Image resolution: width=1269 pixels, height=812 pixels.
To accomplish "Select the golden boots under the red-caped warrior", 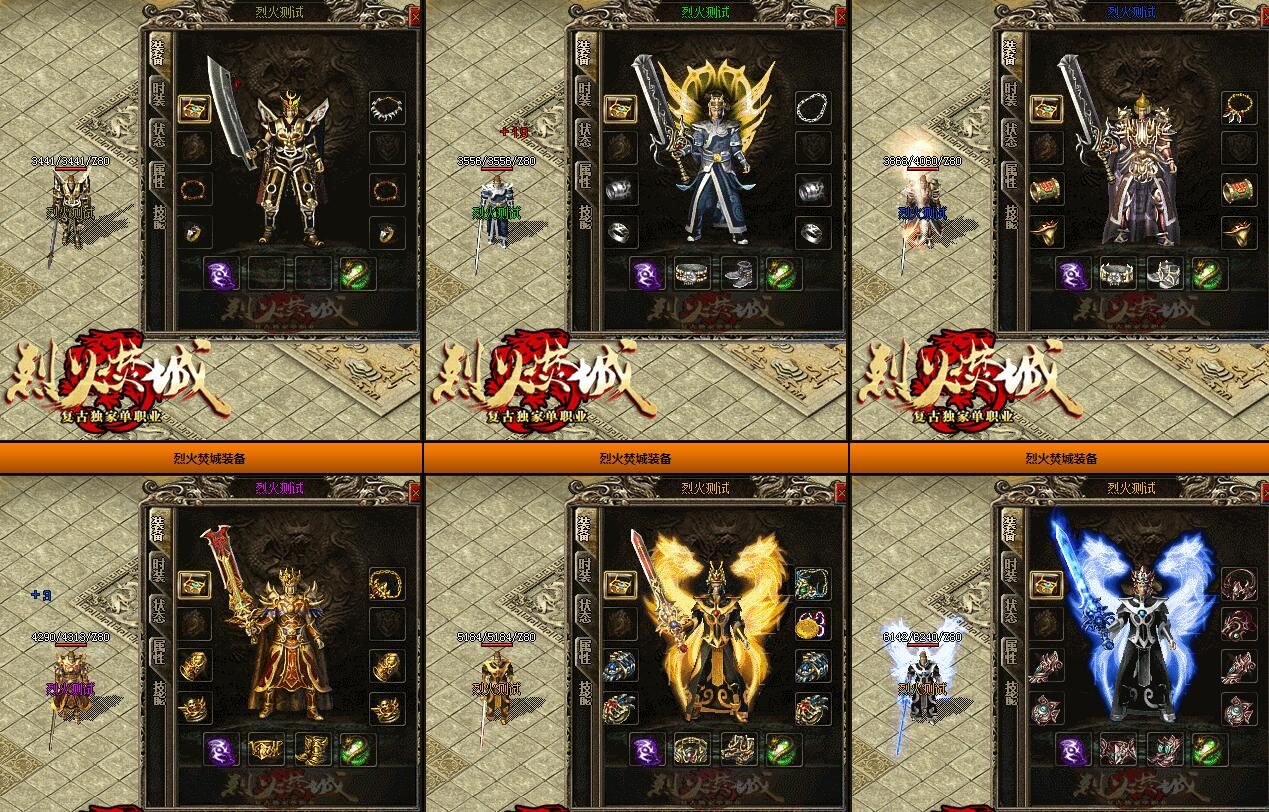I will [x=311, y=749].
